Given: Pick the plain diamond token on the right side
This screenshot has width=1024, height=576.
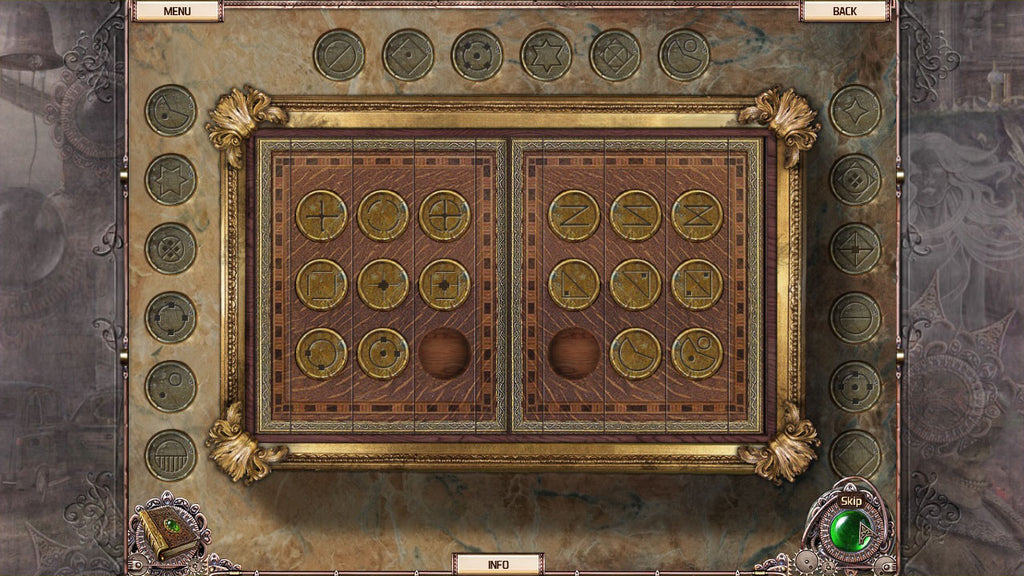Looking at the screenshot, I should tap(855, 455).
